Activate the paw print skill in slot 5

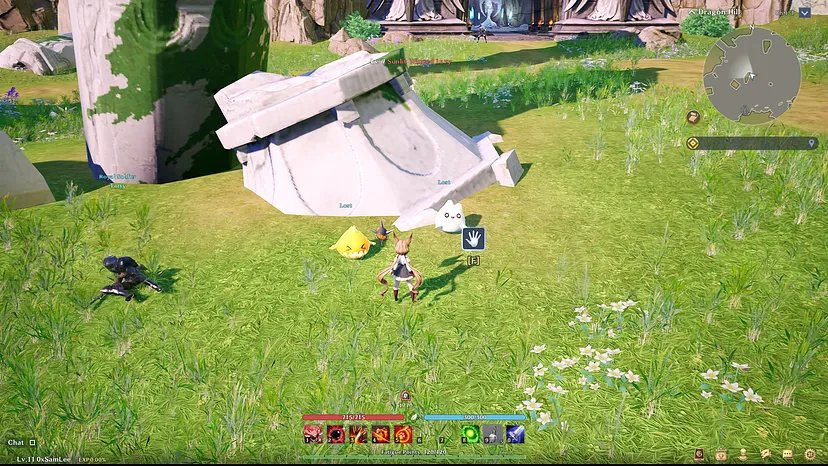point(403,434)
